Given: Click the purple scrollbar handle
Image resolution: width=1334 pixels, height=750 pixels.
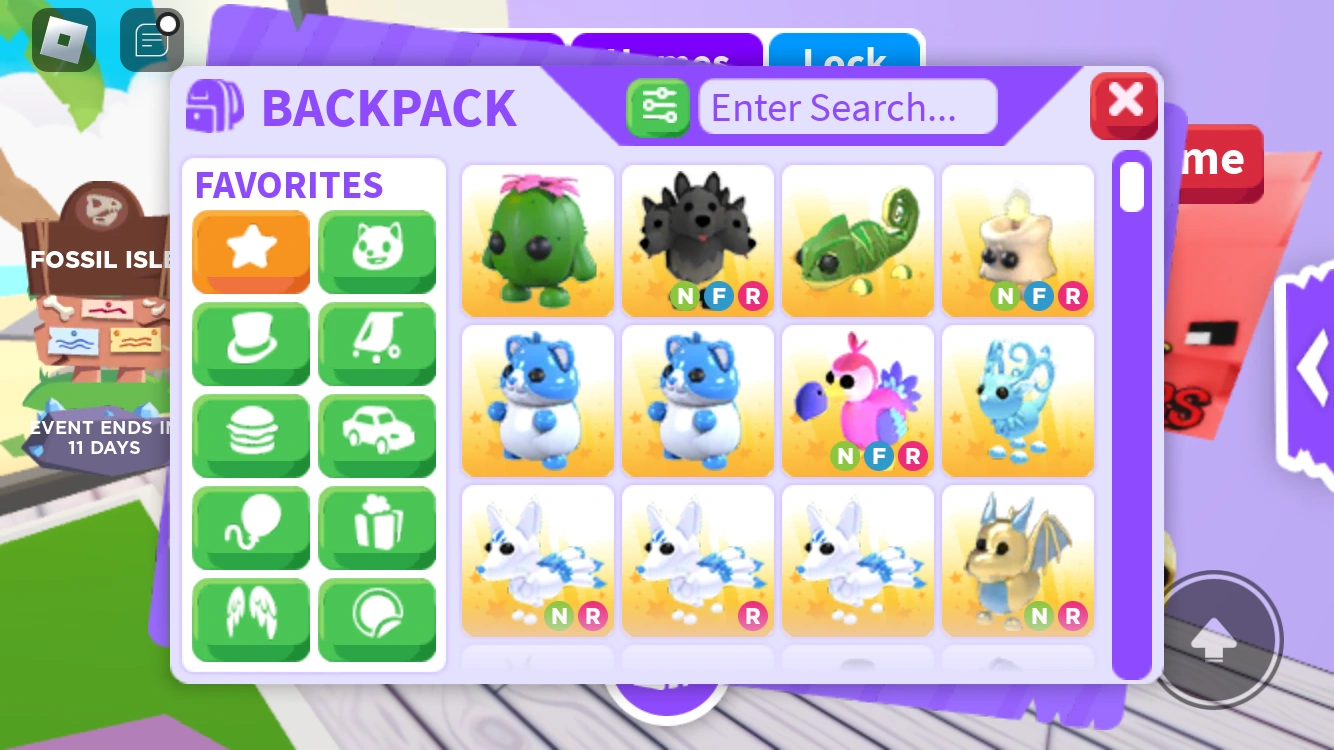Looking at the screenshot, I should pyautogui.click(x=1131, y=187).
